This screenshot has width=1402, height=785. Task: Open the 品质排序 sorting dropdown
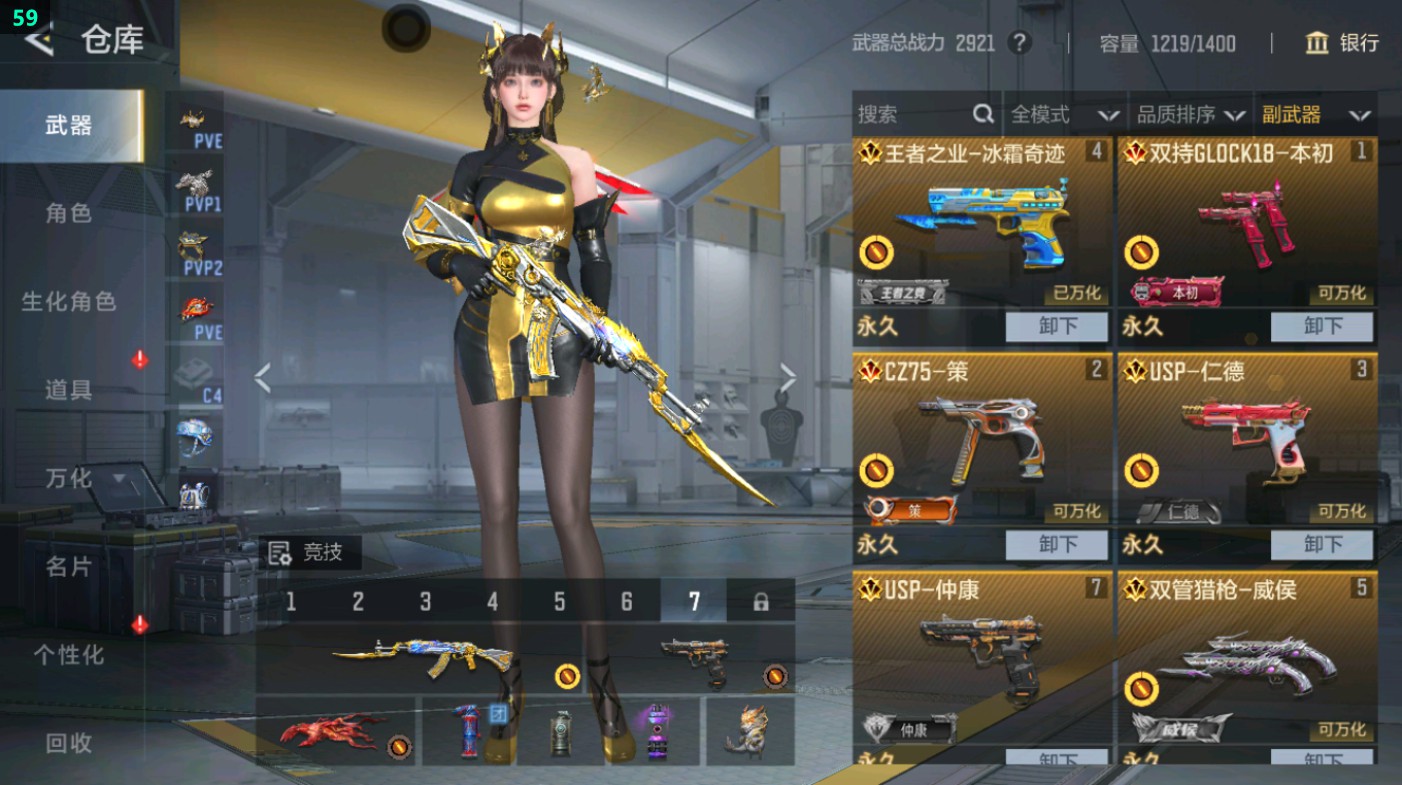pos(1190,113)
